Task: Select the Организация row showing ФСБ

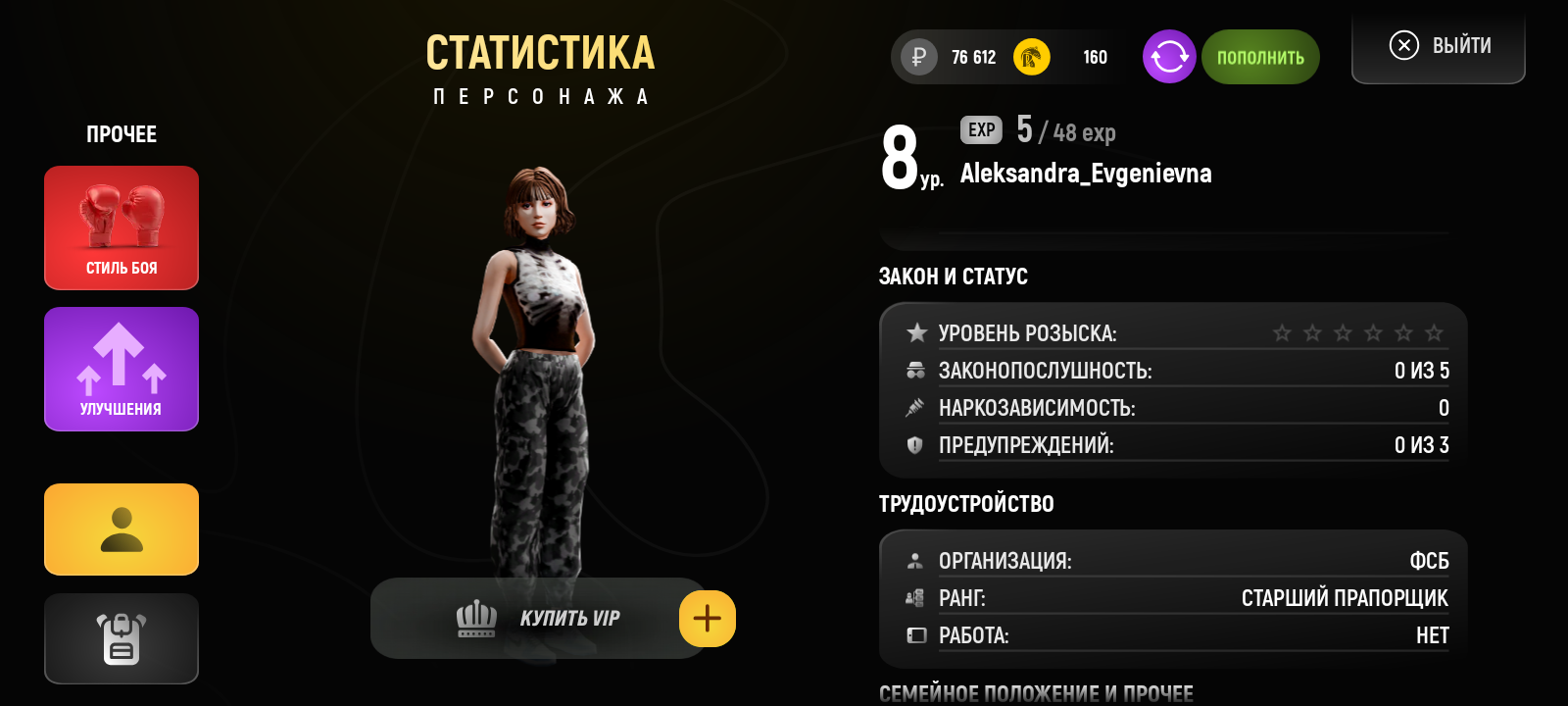Action: click(x=1176, y=561)
